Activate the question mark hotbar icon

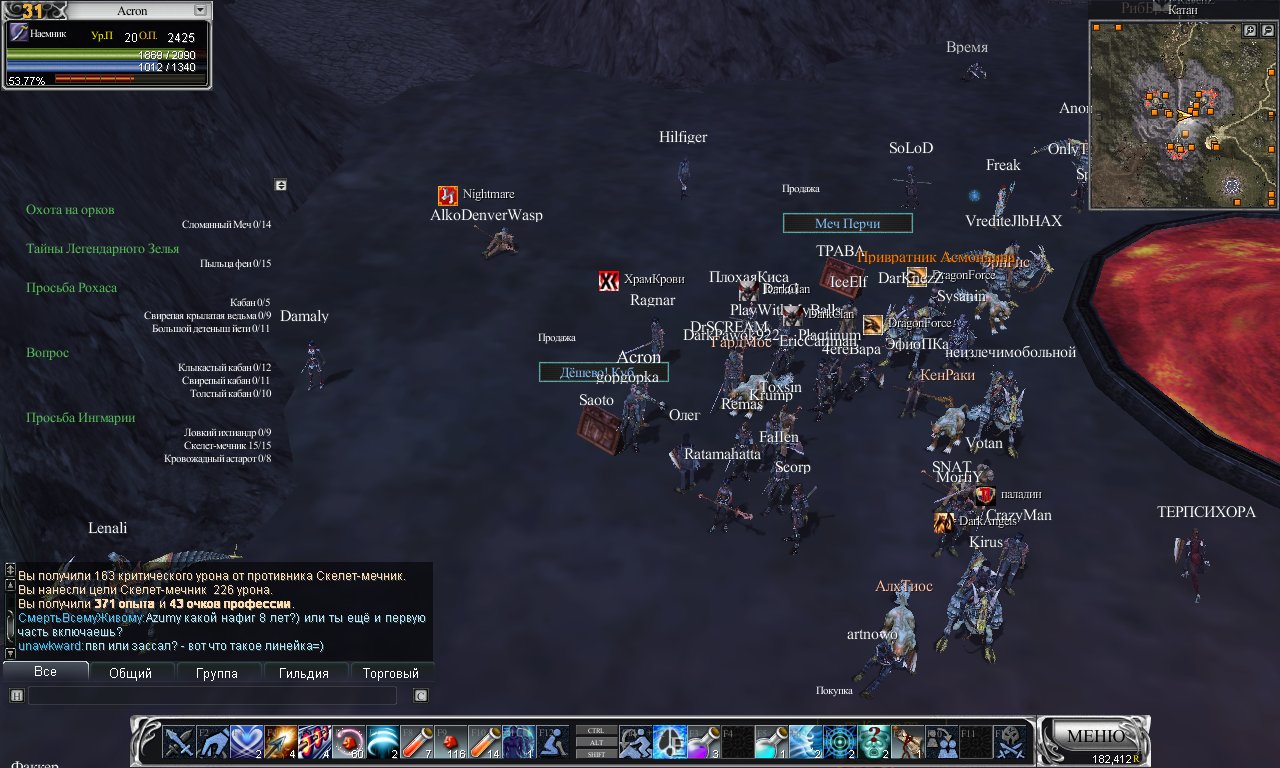pos(872,742)
